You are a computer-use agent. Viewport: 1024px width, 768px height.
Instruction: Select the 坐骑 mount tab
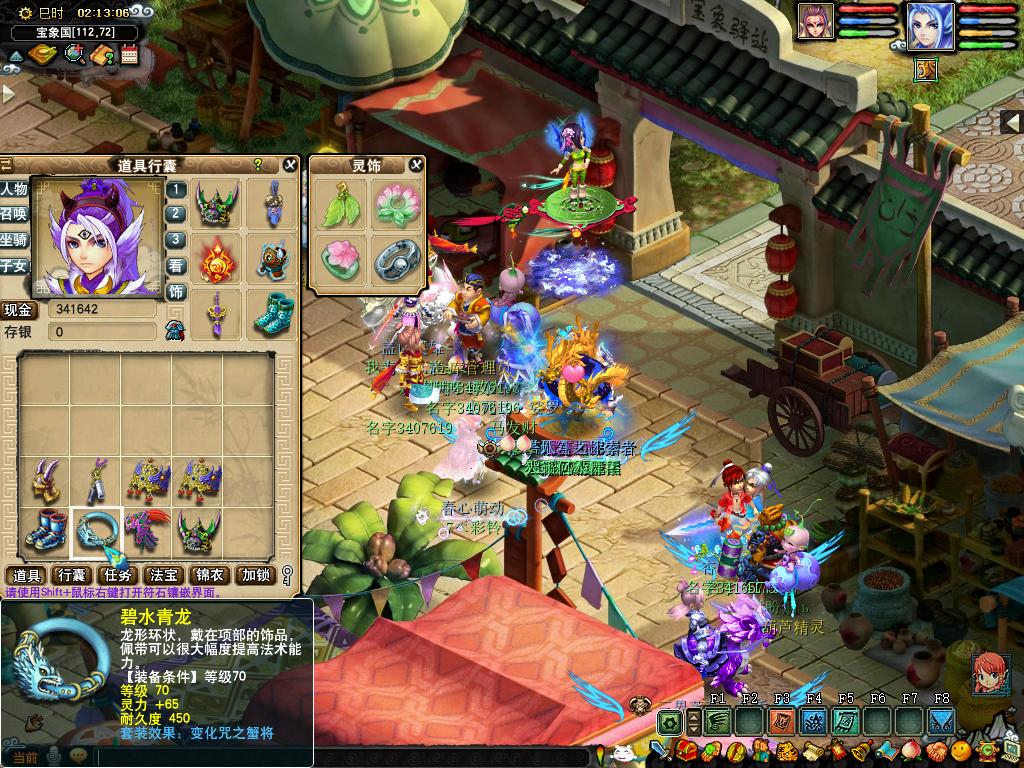pos(14,240)
